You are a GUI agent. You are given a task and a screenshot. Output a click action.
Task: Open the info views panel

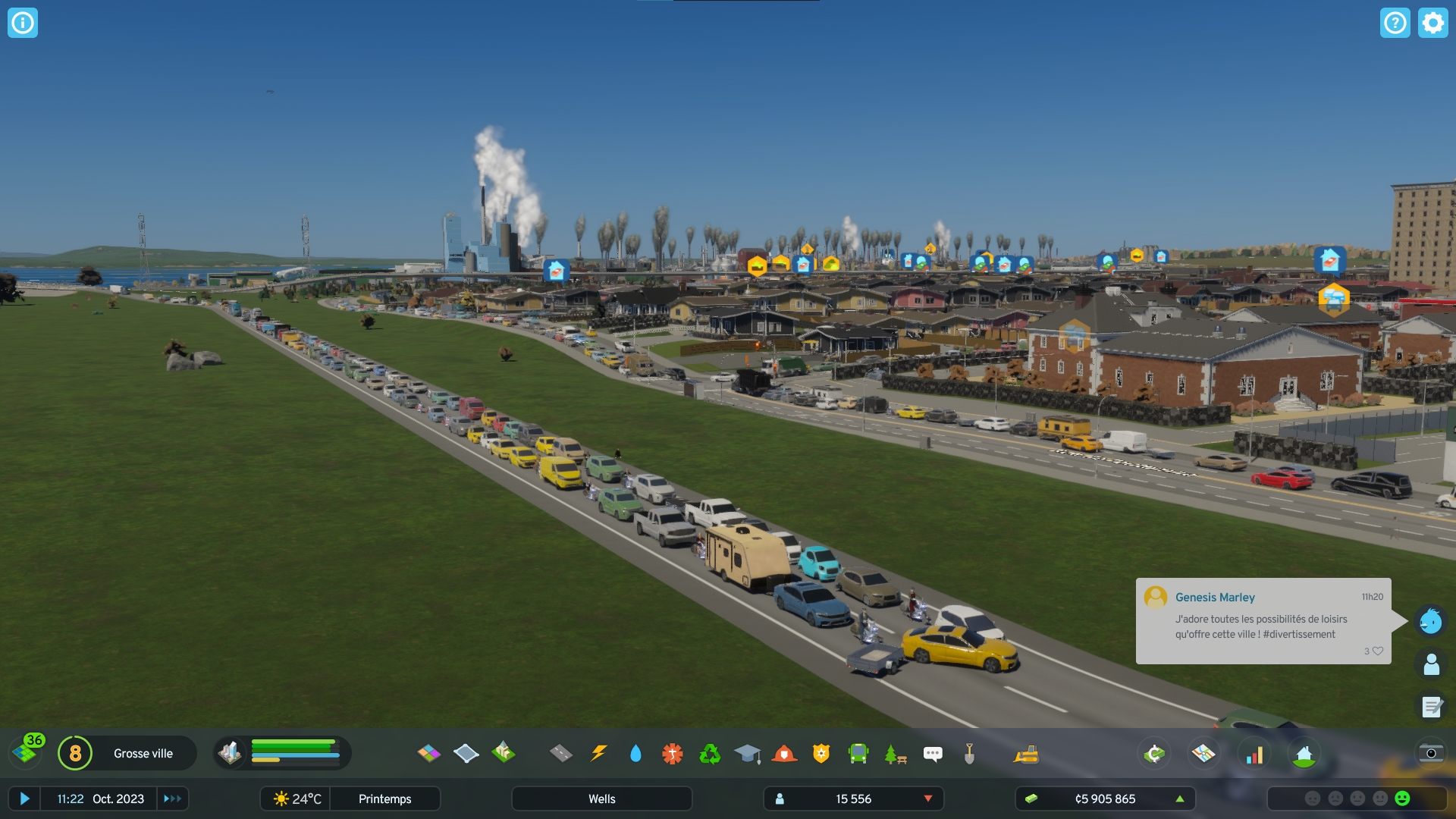click(23, 23)
